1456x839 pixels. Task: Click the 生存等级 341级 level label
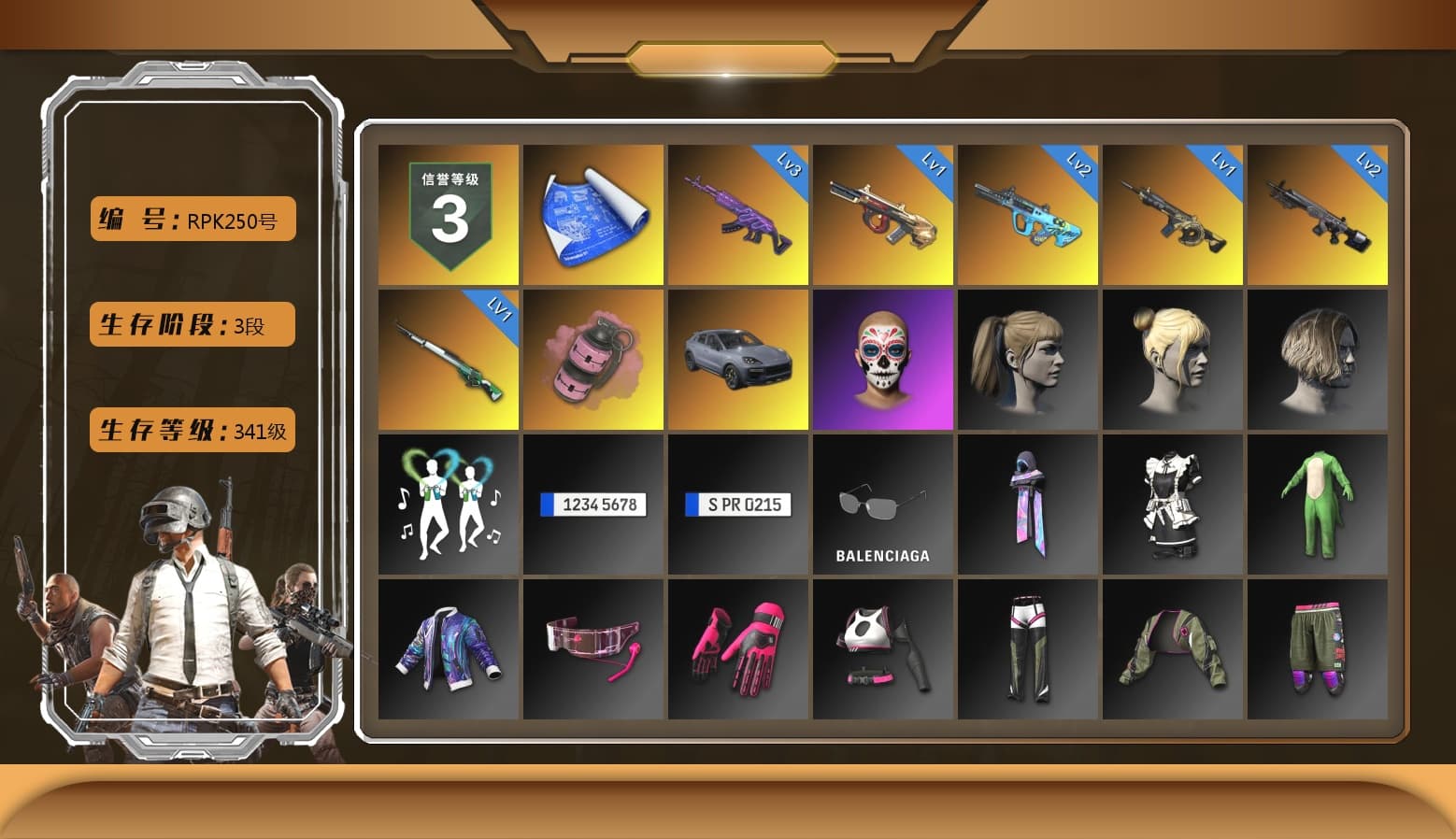pyautogui.click(x=192, y=431)
